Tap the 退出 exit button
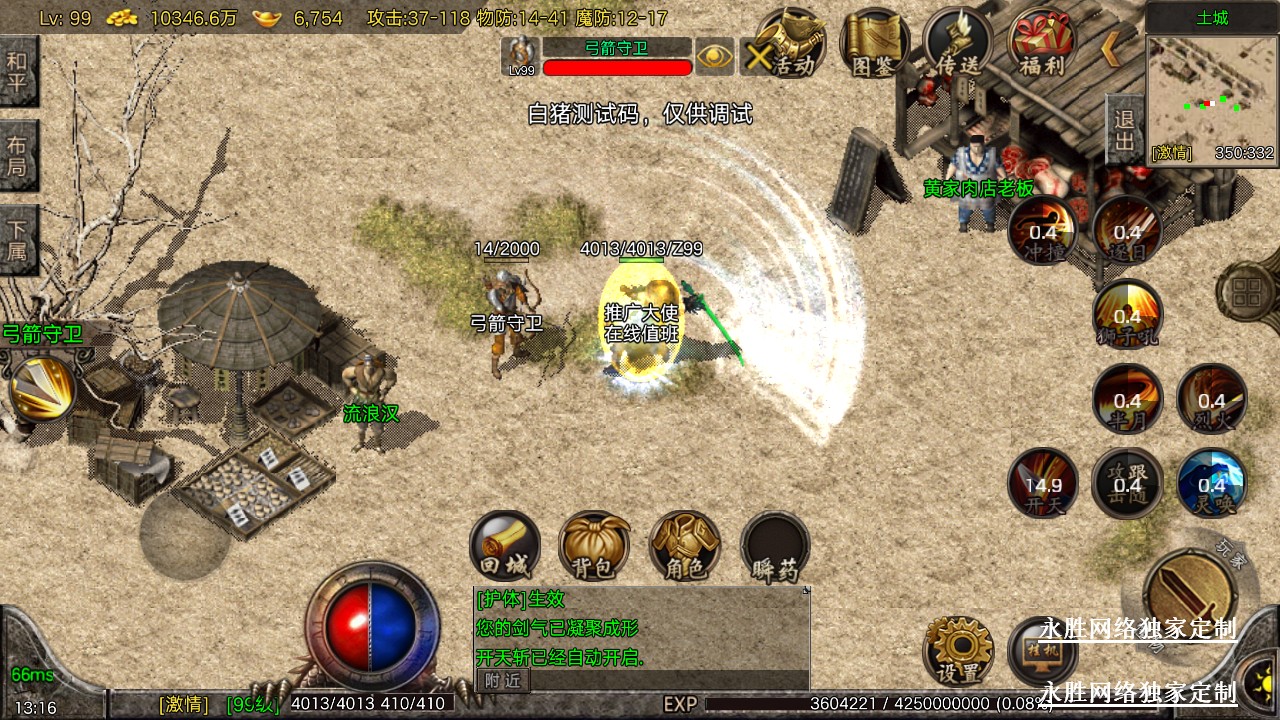1280x720 pixels. pos(1124,130)
